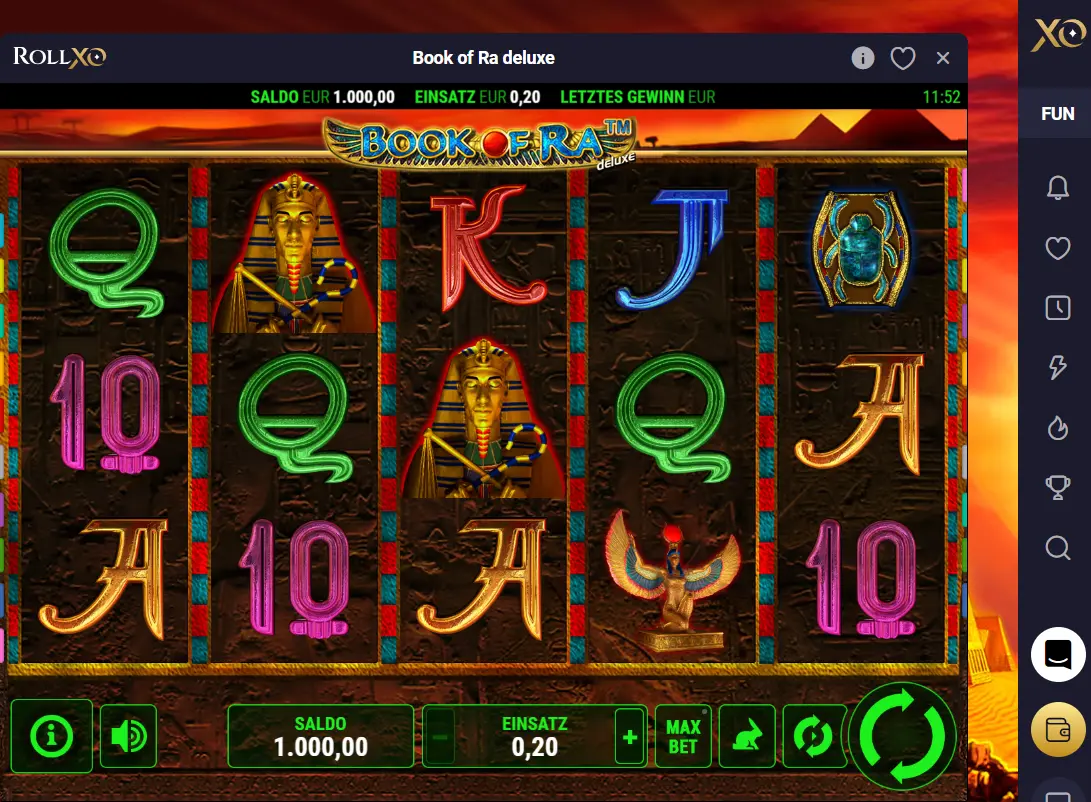Set the MAX BET stake
Screen dimensions: 1091x802
[x=683, y=737]
